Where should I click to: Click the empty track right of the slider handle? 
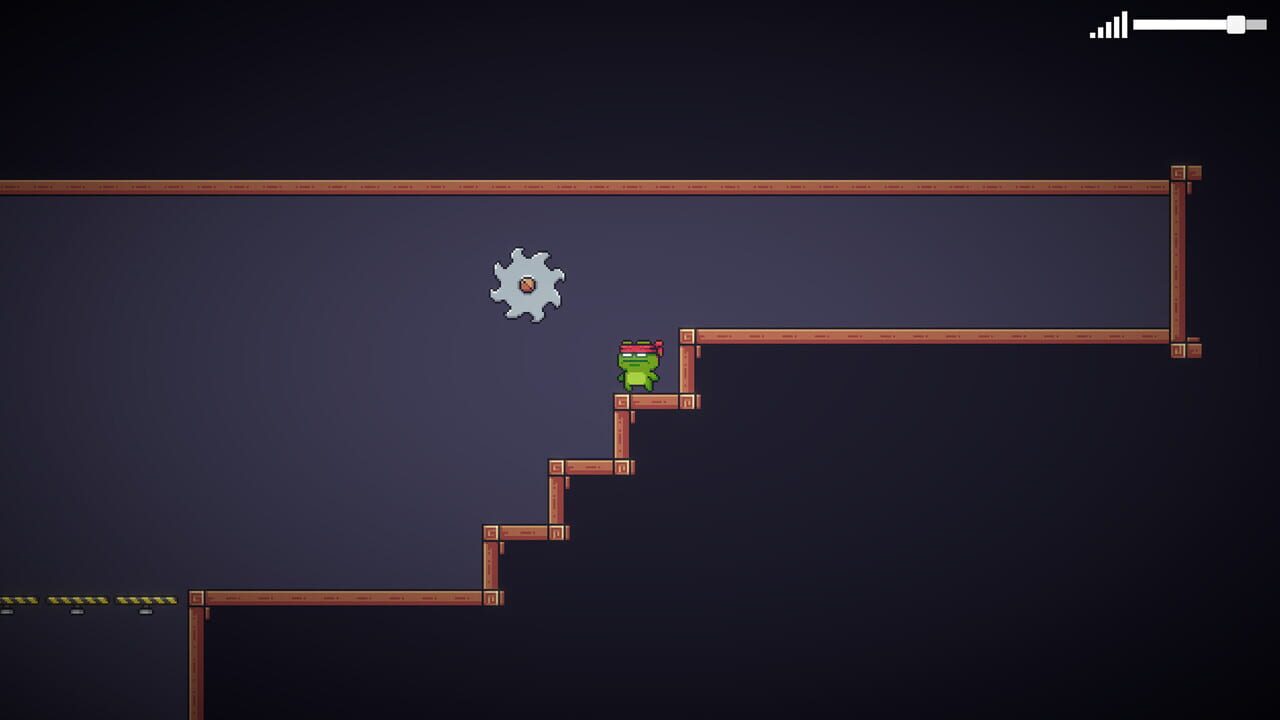pyautogui.click(x=1258, y=24)
